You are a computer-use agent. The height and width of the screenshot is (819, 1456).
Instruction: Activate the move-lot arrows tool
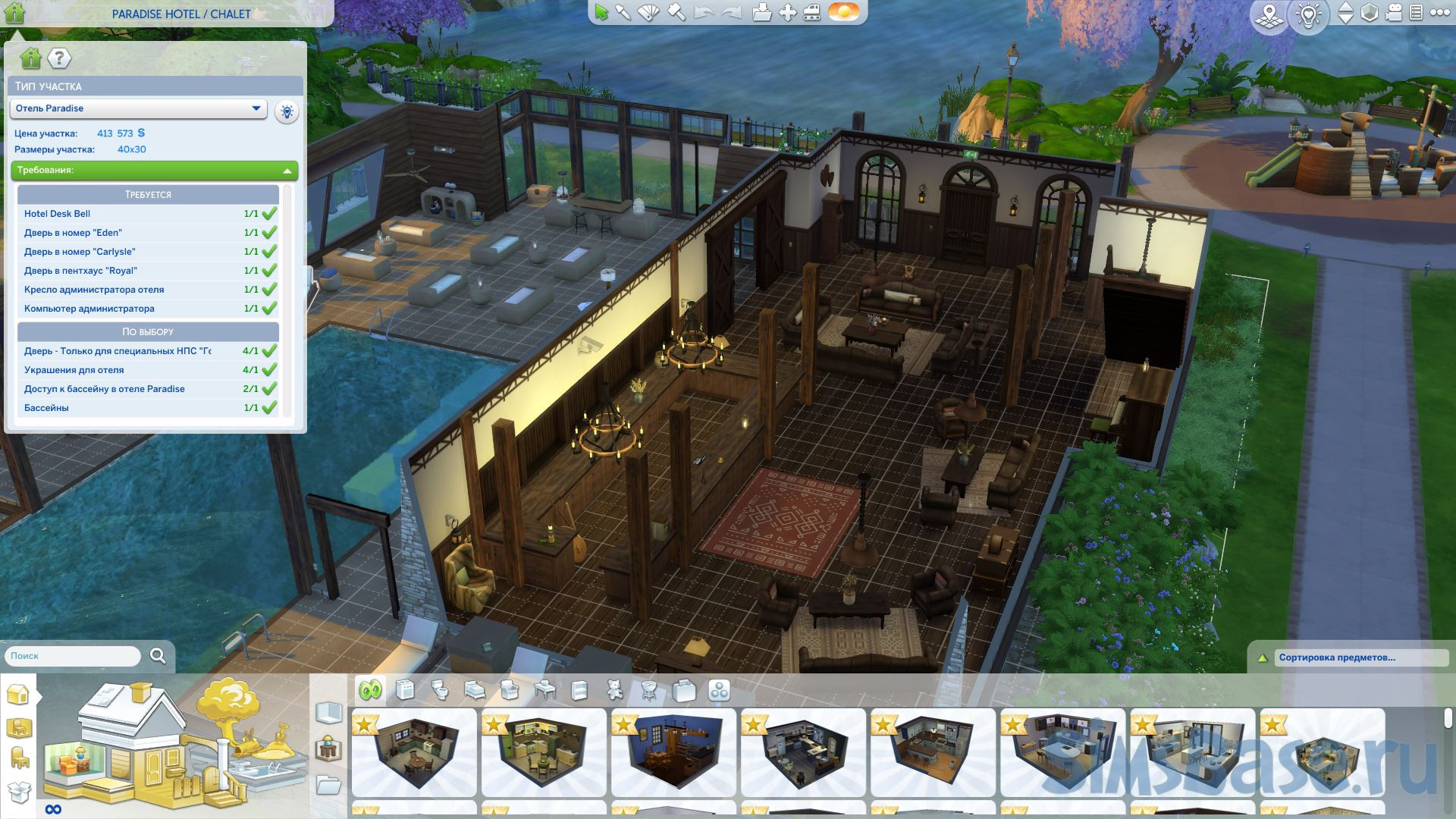click(787, 13)
